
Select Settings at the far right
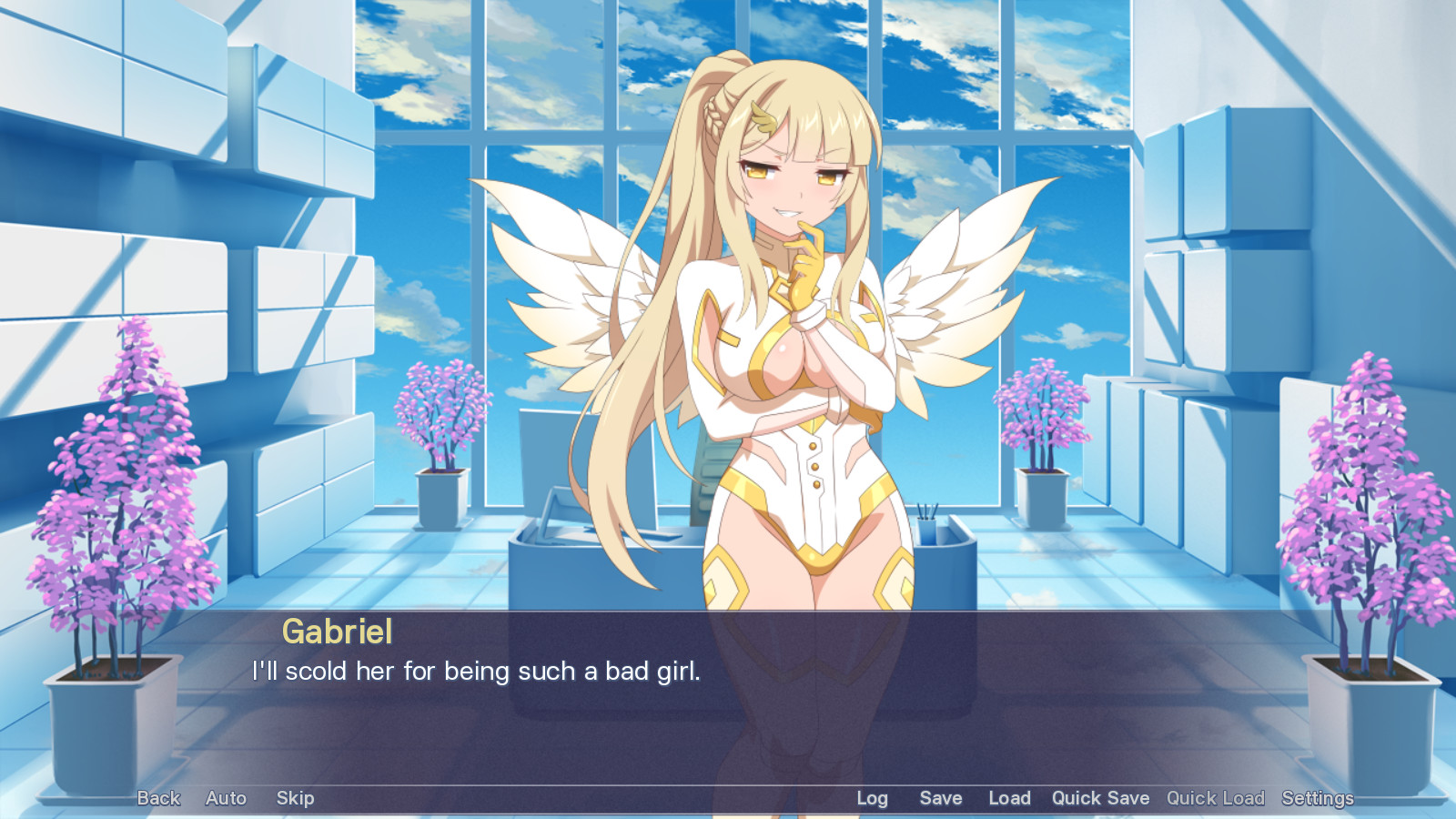(1317, 798)
